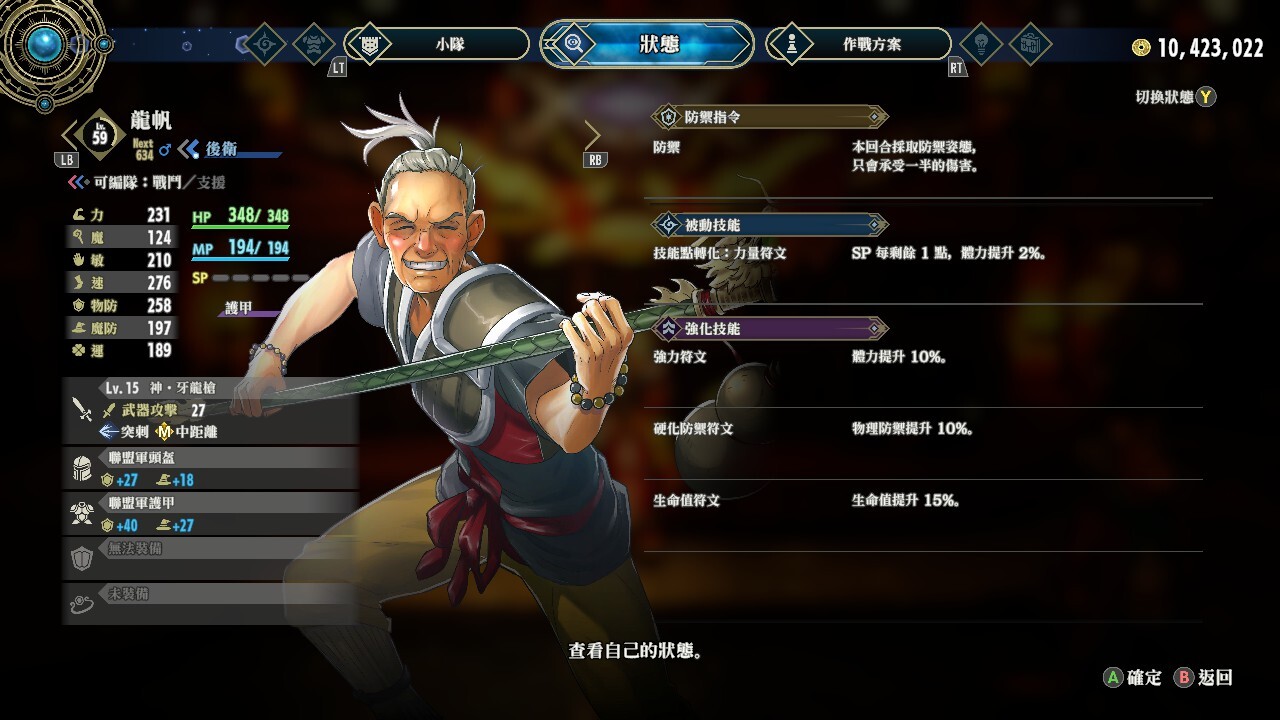Click the 切換狀態 switch status button
Image resolution: width=1280 pixels, height=720 pixels.
pyautogui.click(x=1175, y=97)
